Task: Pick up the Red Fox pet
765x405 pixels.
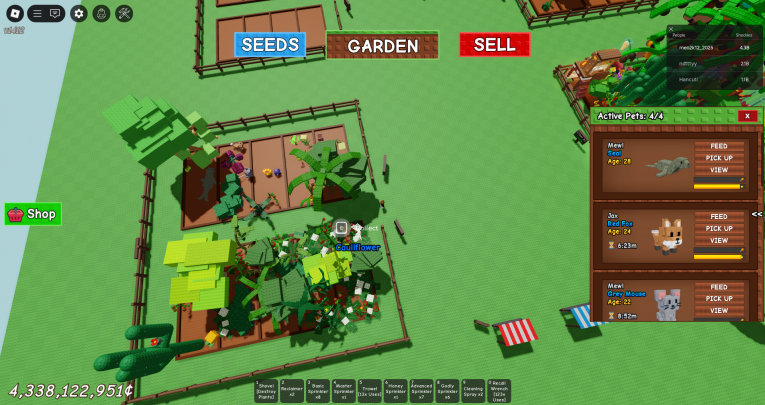Action: click(x=718, y=228)
